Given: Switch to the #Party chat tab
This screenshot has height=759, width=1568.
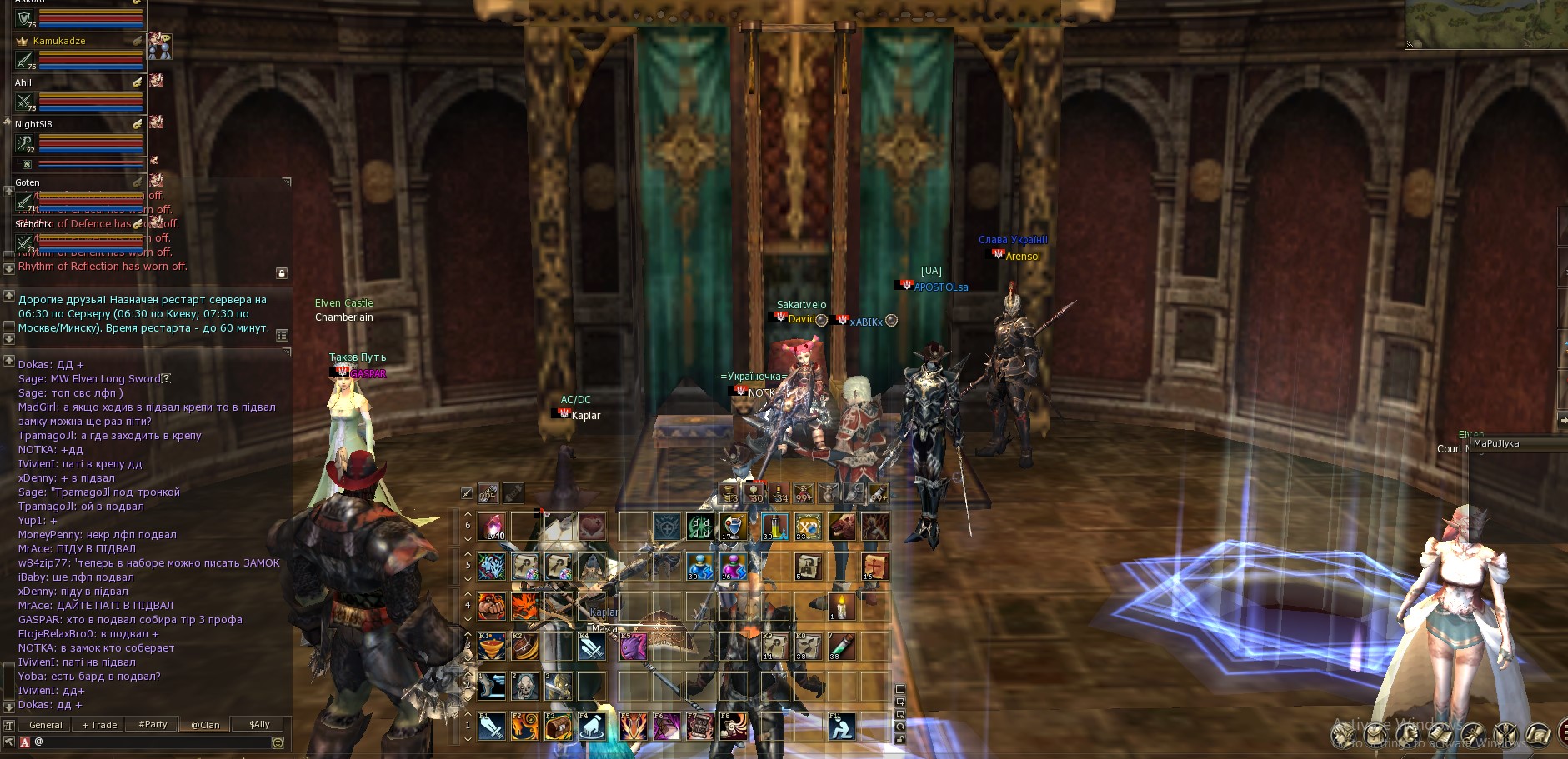Looking at the screenshot, I should click(x=153, y=725).
